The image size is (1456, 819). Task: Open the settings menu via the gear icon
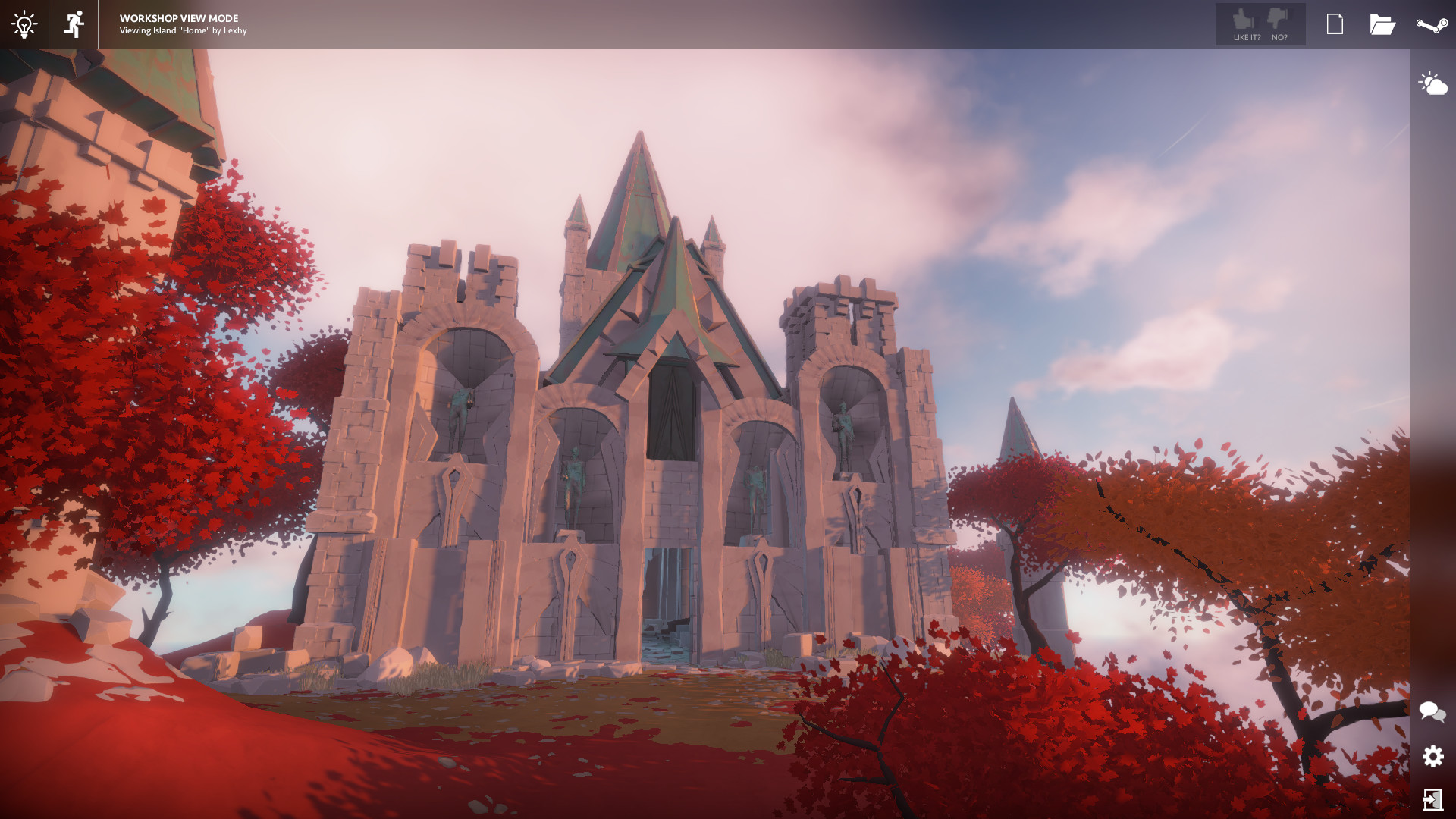pos(1432,757)
